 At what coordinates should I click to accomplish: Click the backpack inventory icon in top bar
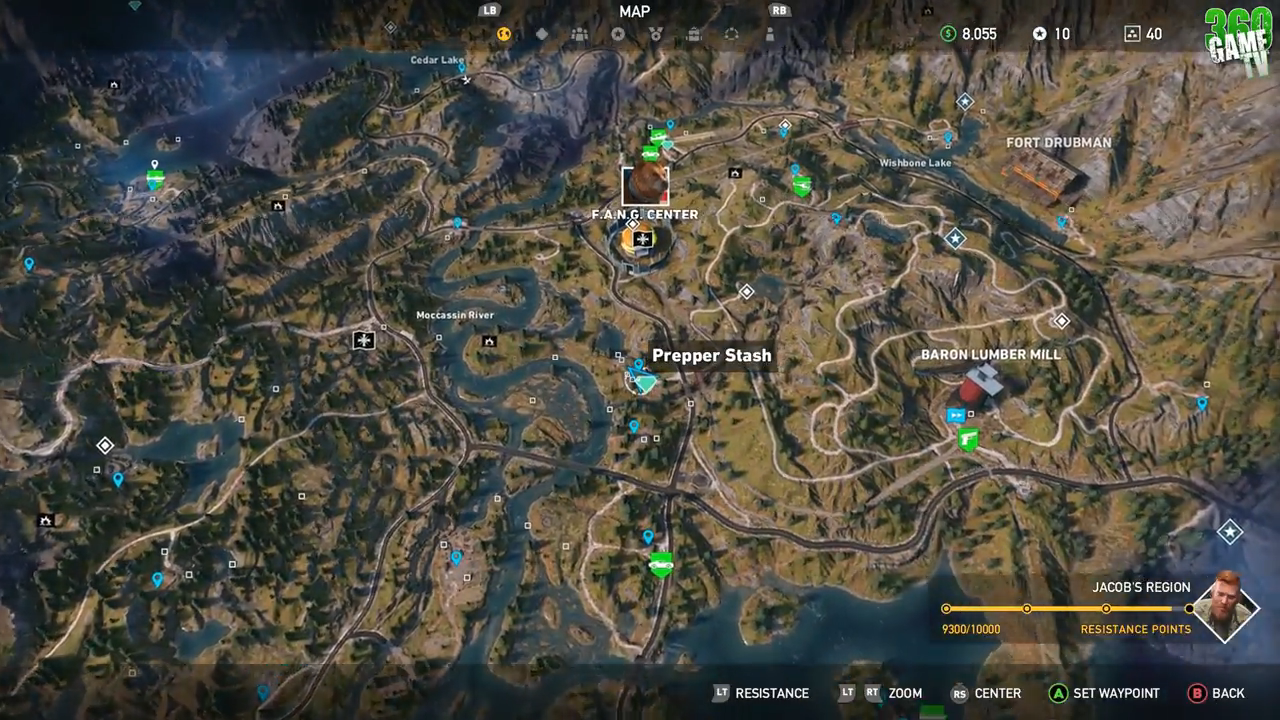694,33
